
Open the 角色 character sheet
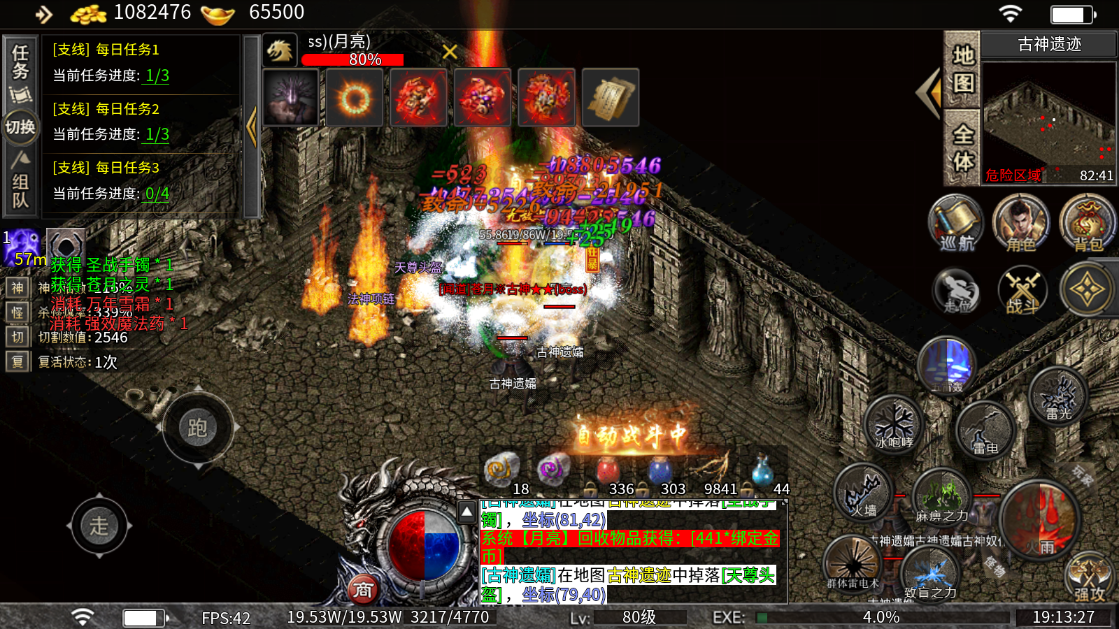[1021, 222]
